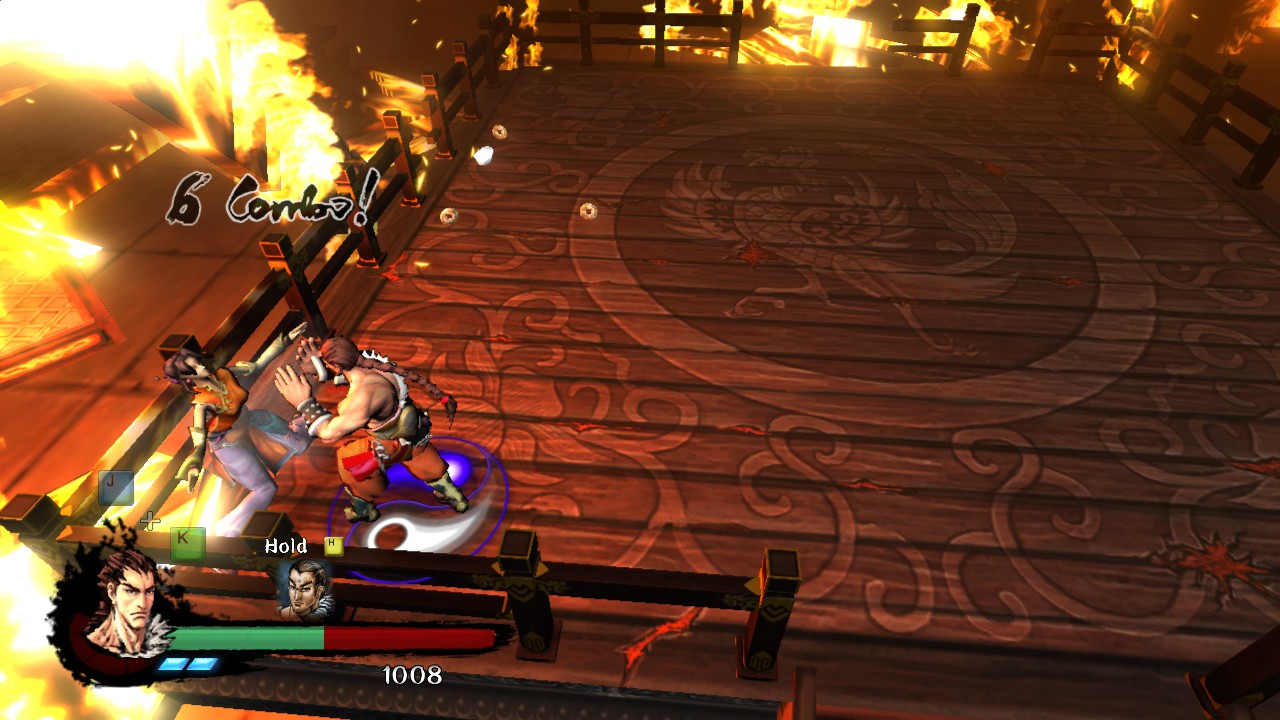Select the partner portrait under Hold
The height and width of the screenshot is (720, 1280).
click(304, 589)
